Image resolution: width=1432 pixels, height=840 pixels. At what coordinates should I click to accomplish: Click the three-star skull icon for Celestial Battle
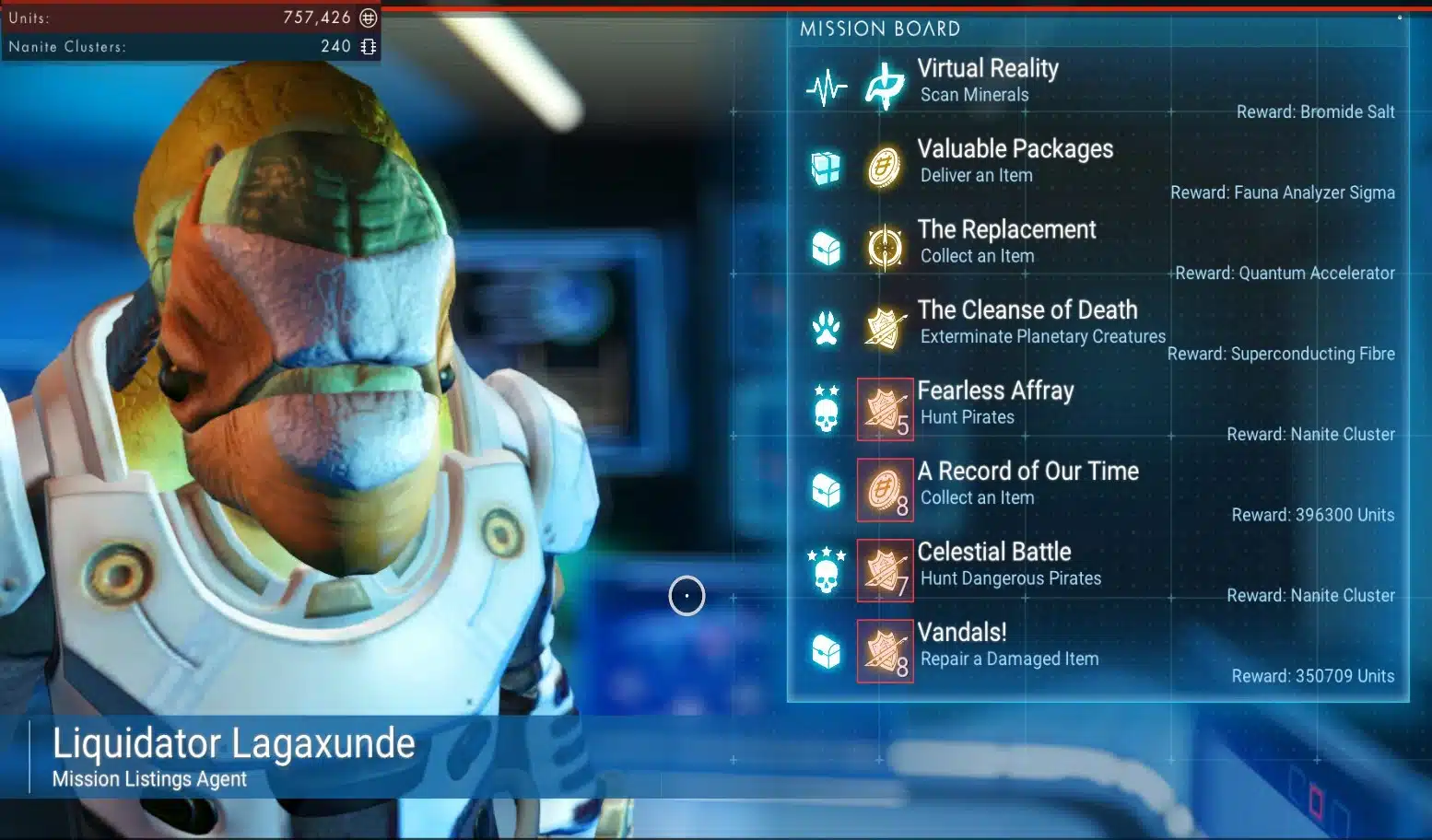(x=827, y=571)
